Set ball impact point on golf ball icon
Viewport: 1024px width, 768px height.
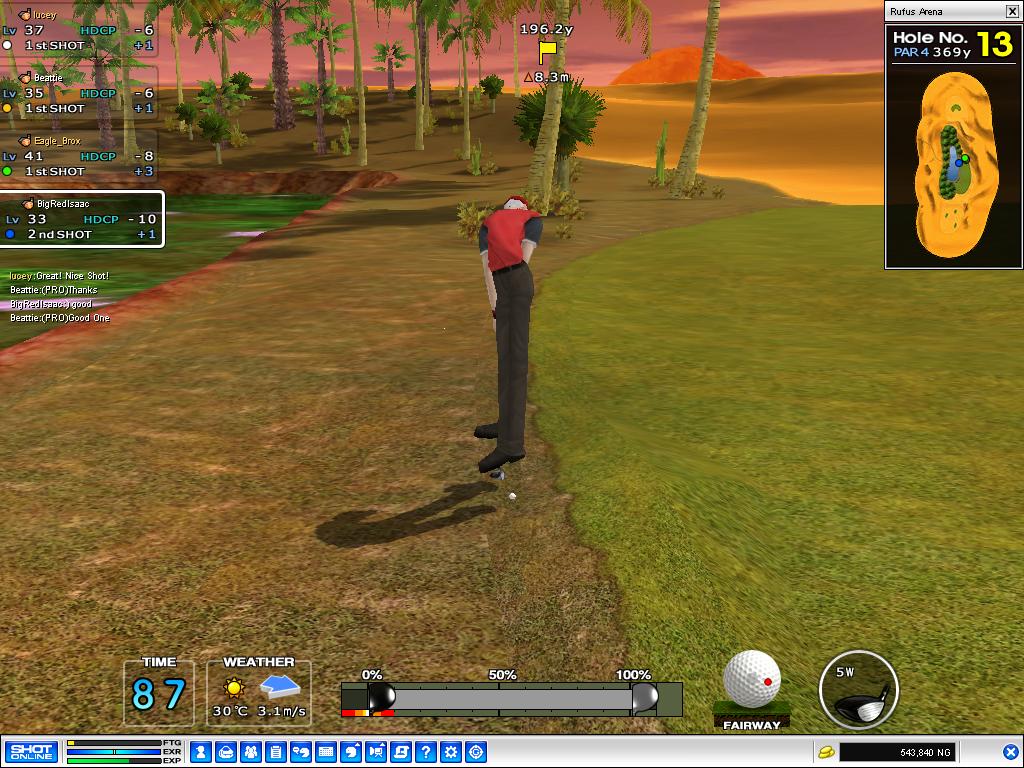pos(752,679)
